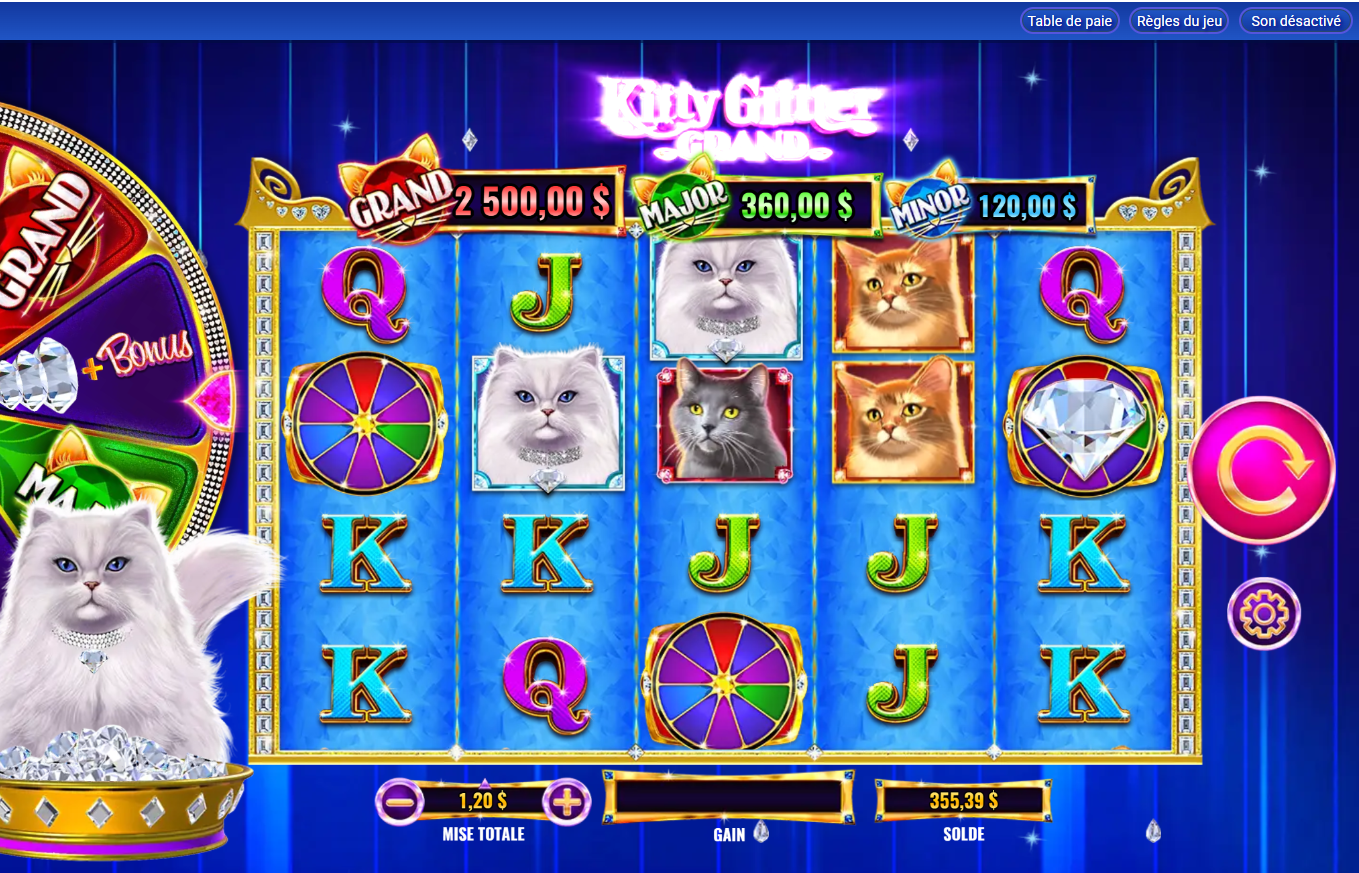1359x873 pixels.
Task: Open the Table de paie panel
Action: [1069, 20]
